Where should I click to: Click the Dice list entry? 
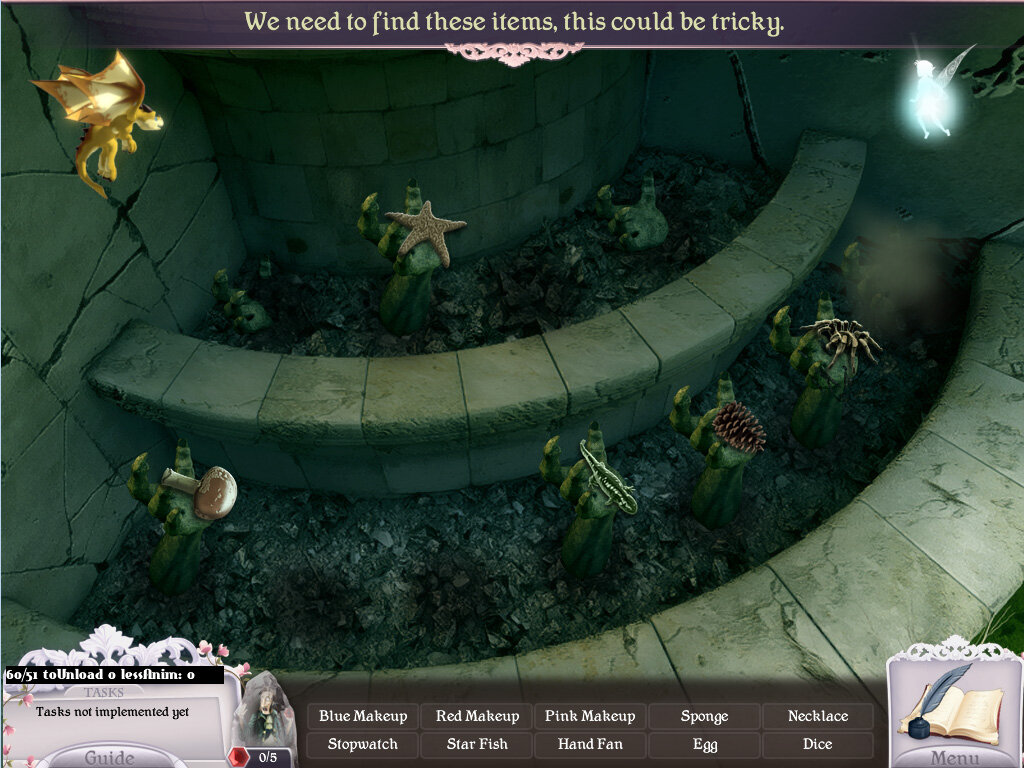click(x=817, y=744)
